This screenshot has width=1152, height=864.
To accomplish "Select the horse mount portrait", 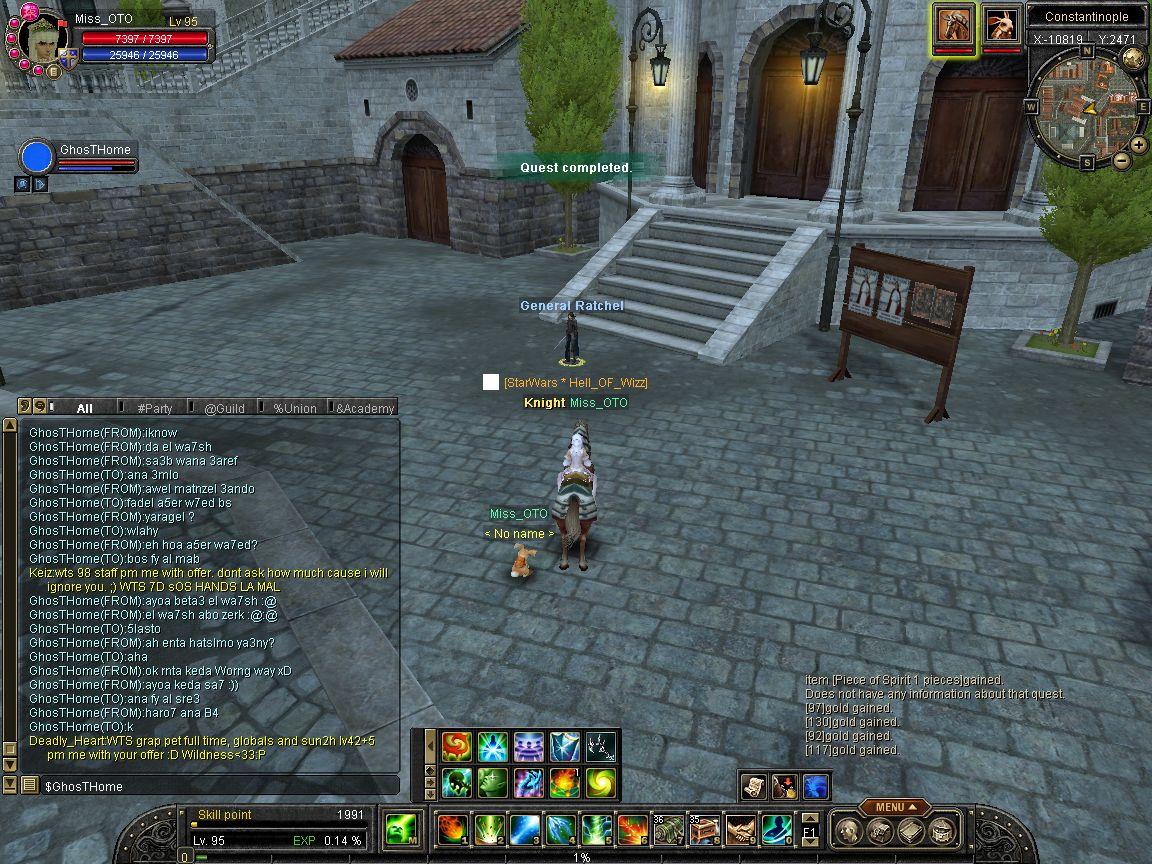I will point(954,26).
